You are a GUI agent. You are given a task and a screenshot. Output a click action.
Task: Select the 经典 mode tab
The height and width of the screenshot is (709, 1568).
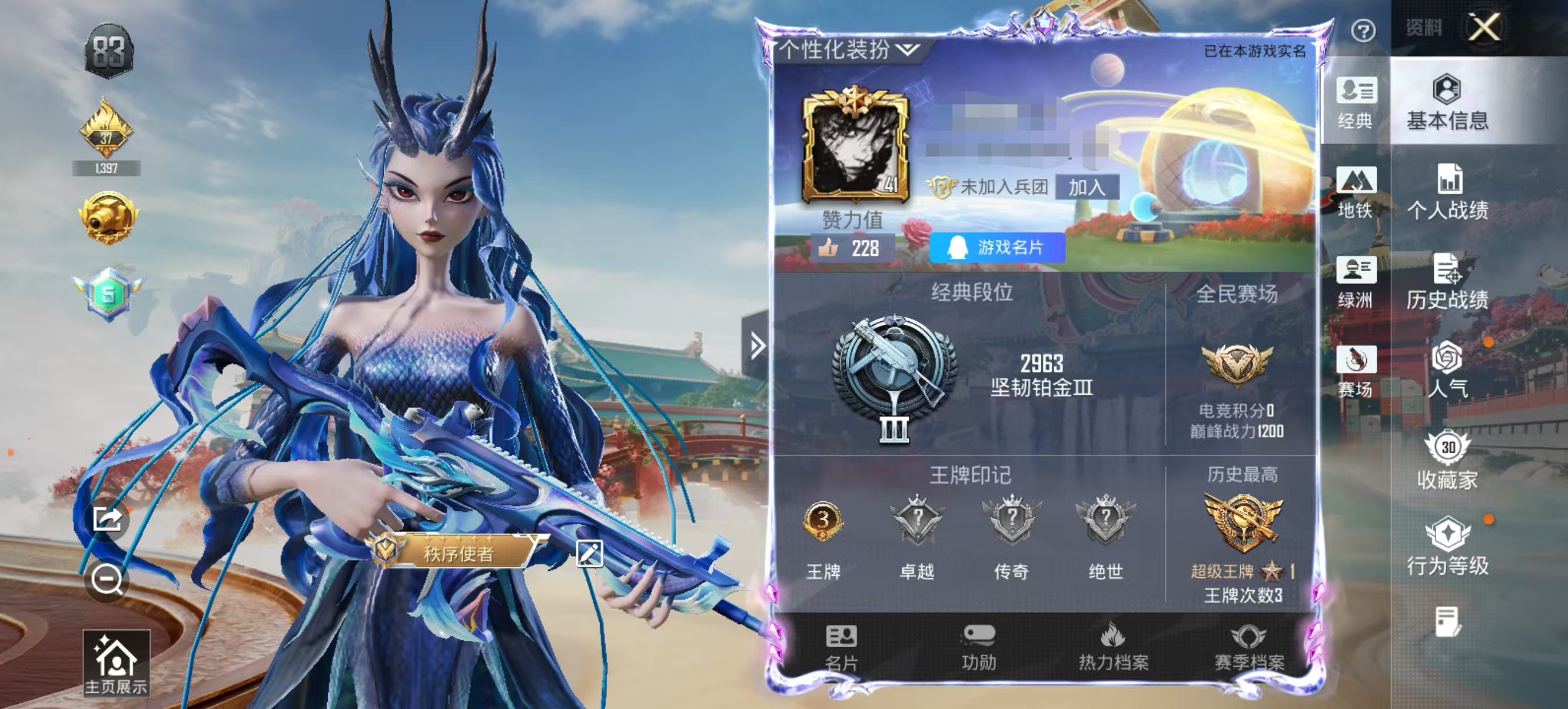tap(1356, 103)
